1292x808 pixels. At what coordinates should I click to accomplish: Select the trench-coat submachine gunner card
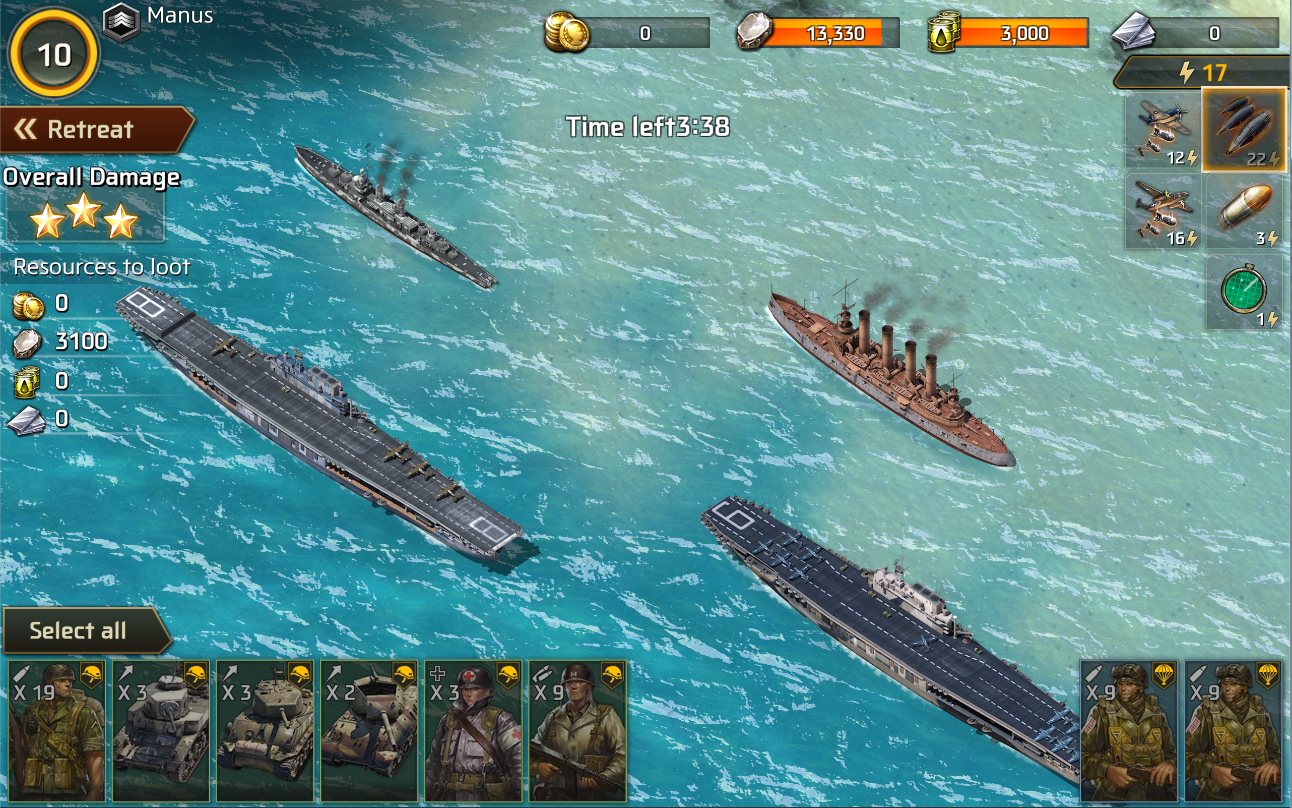(577, 731)
